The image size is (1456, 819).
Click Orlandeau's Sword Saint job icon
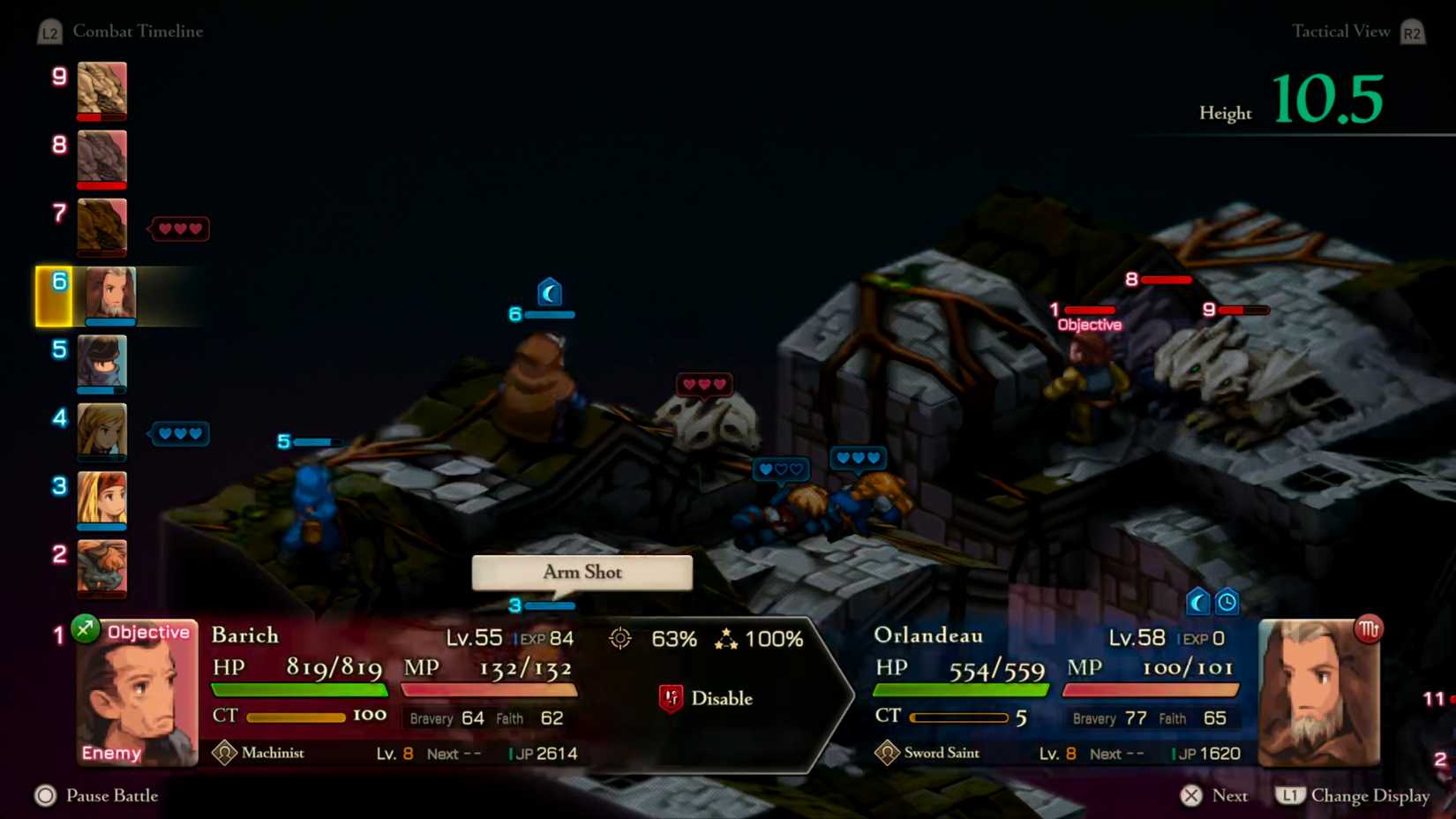(886, 753)
